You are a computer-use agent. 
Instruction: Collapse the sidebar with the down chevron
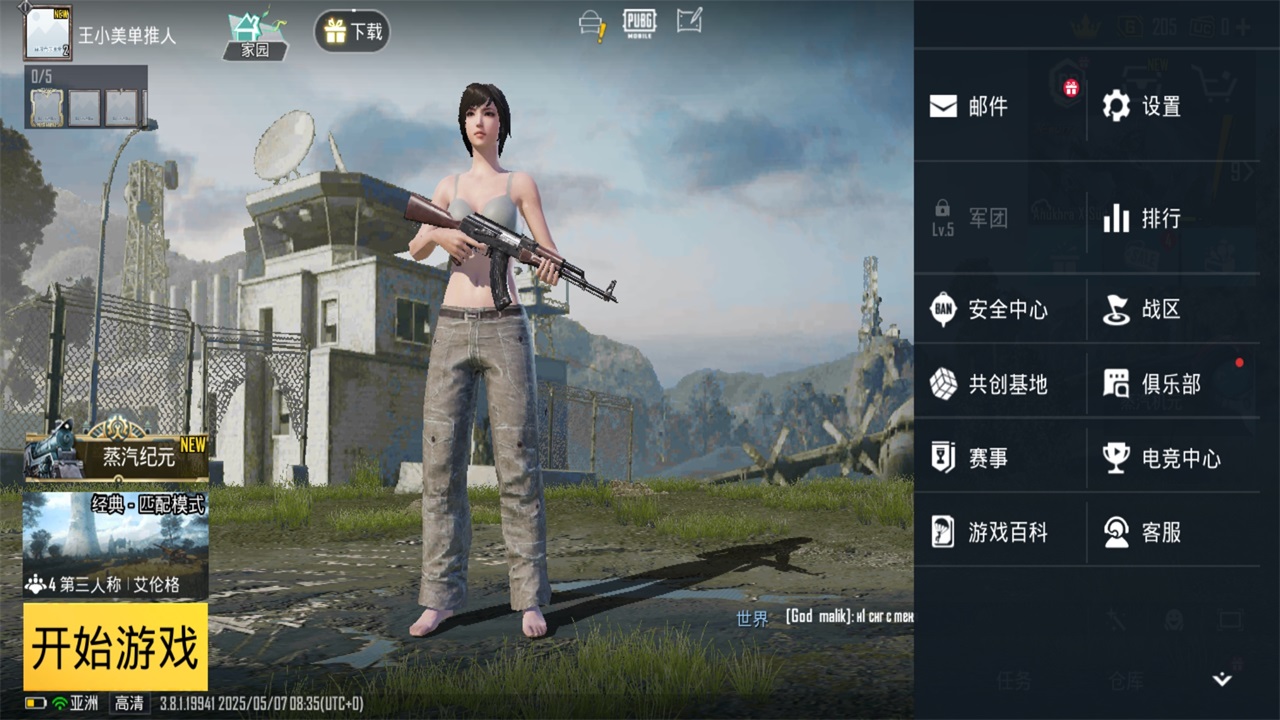[x=1224, y=676]
